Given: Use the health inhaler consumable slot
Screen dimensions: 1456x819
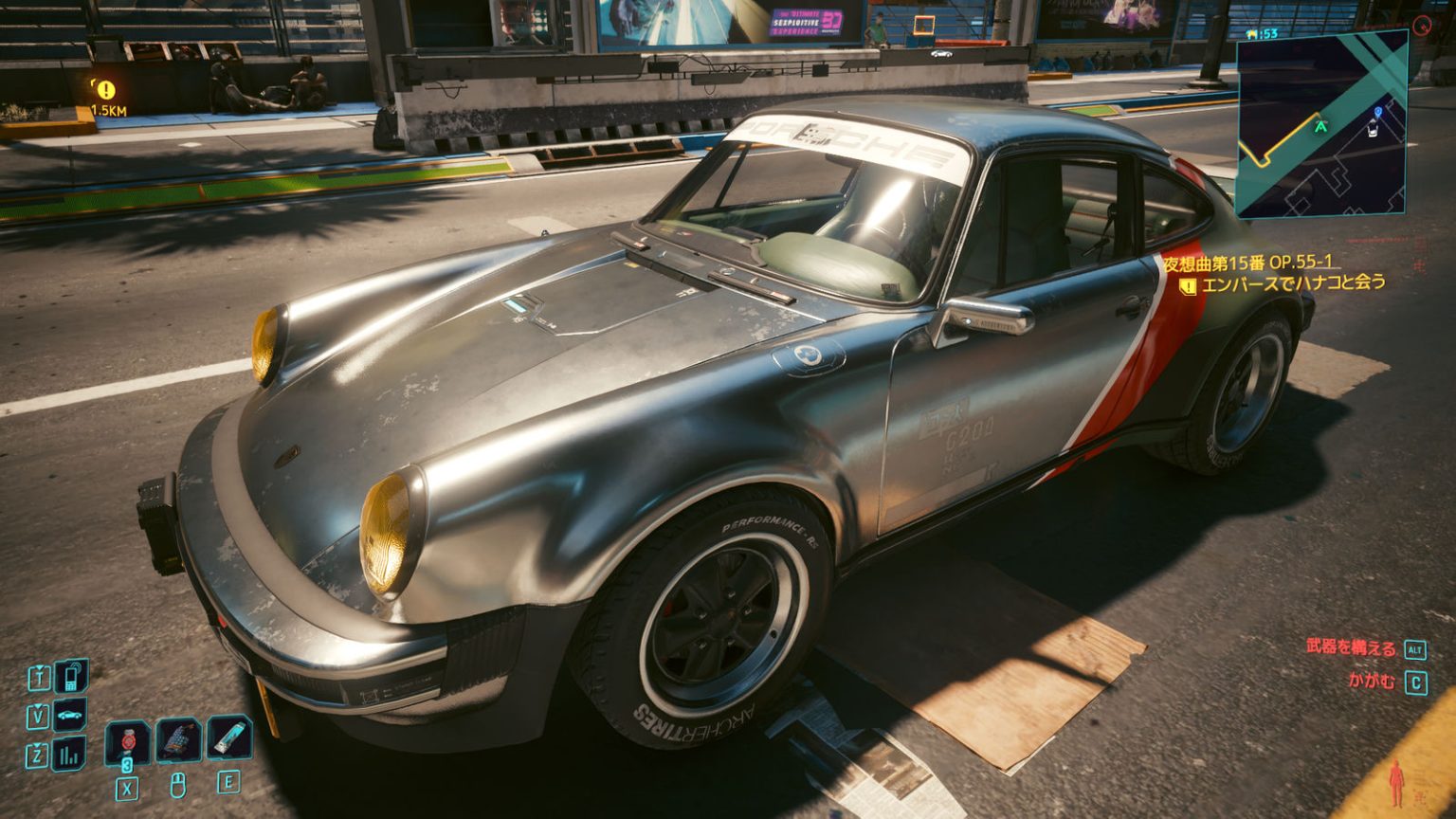Looking at the screenshot, I should tap(229, 737).
